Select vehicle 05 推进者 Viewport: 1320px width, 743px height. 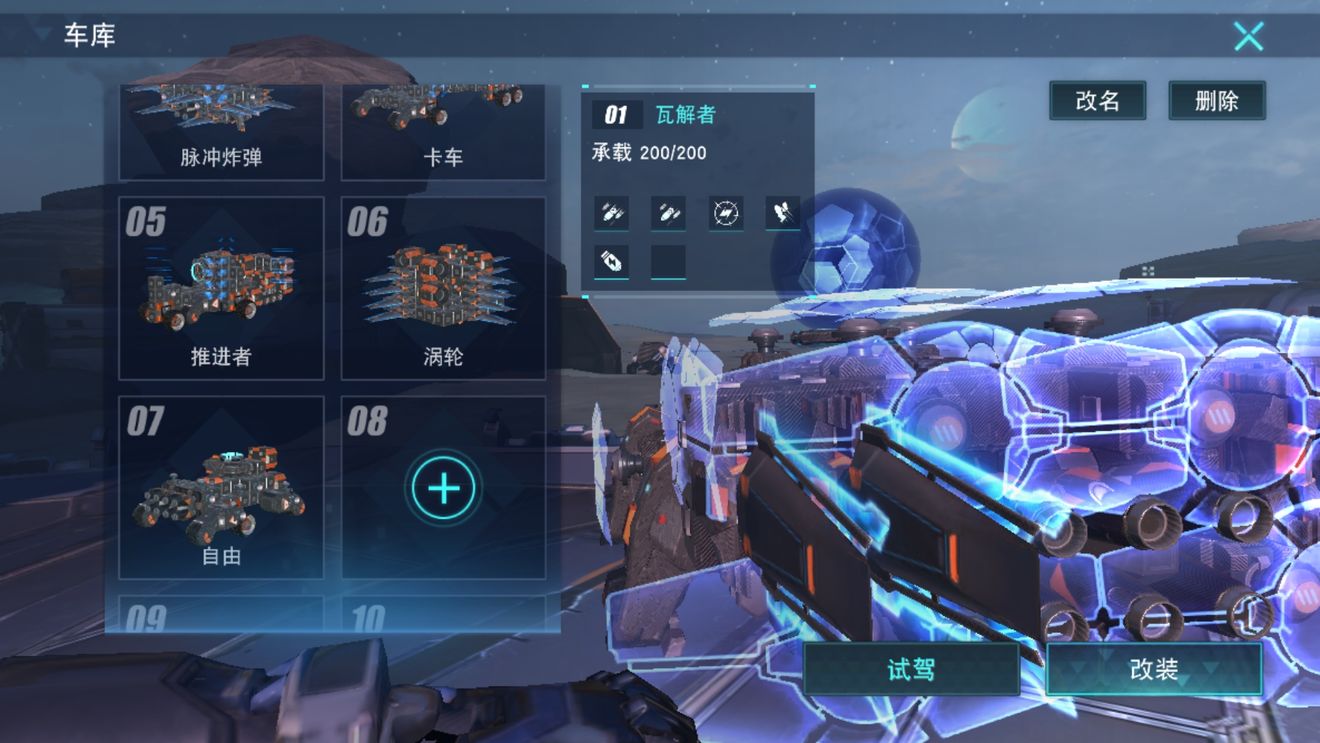[221, 288]
